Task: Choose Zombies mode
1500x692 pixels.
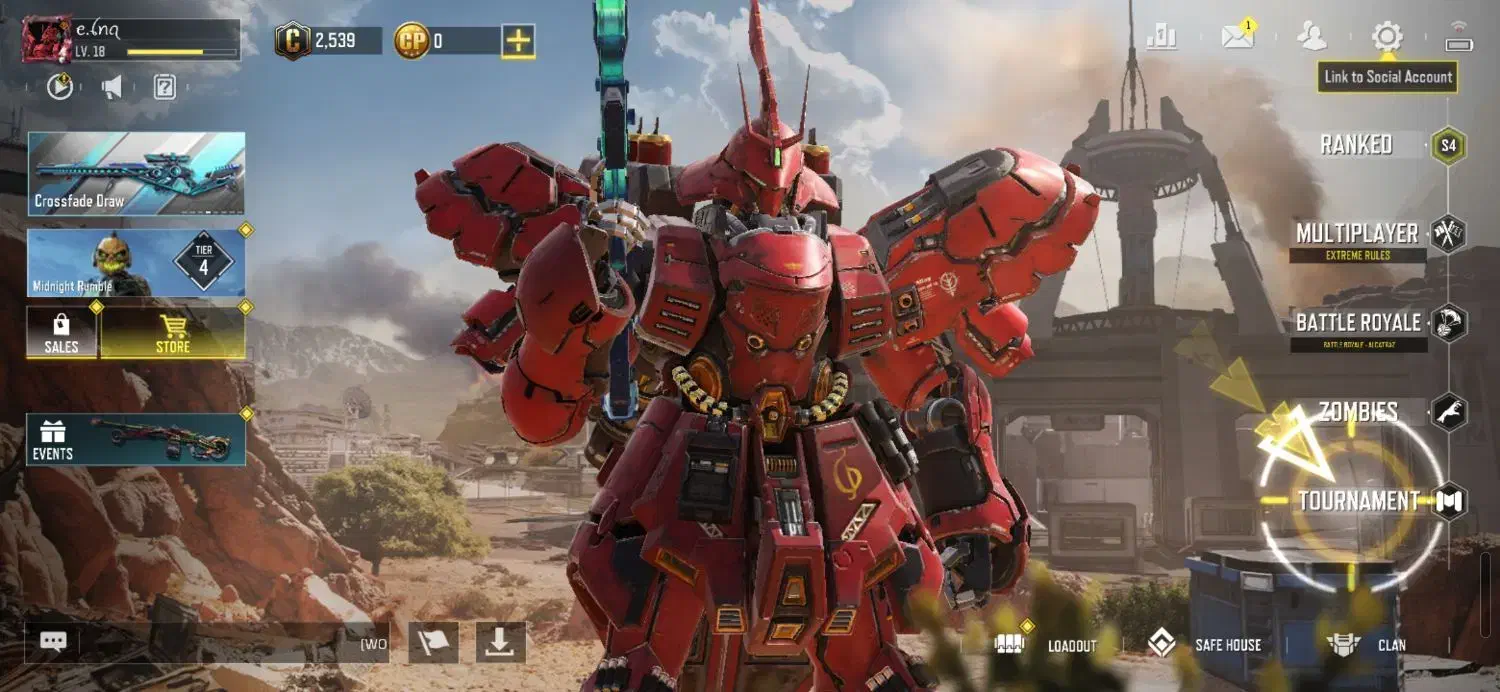Action: coord(1360,412)
